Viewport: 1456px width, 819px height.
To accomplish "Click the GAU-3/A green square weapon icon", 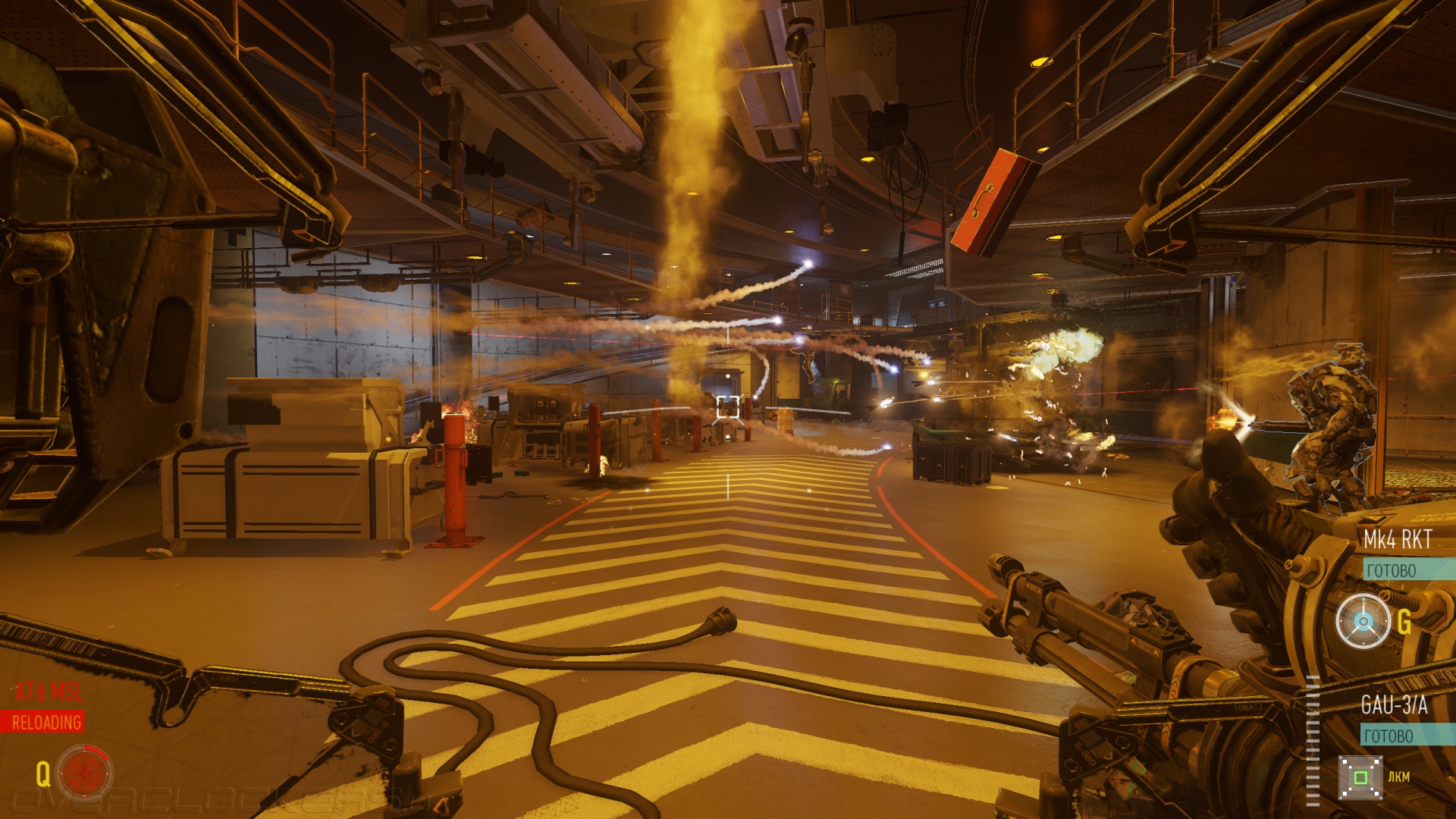I will pos(1360,777).
